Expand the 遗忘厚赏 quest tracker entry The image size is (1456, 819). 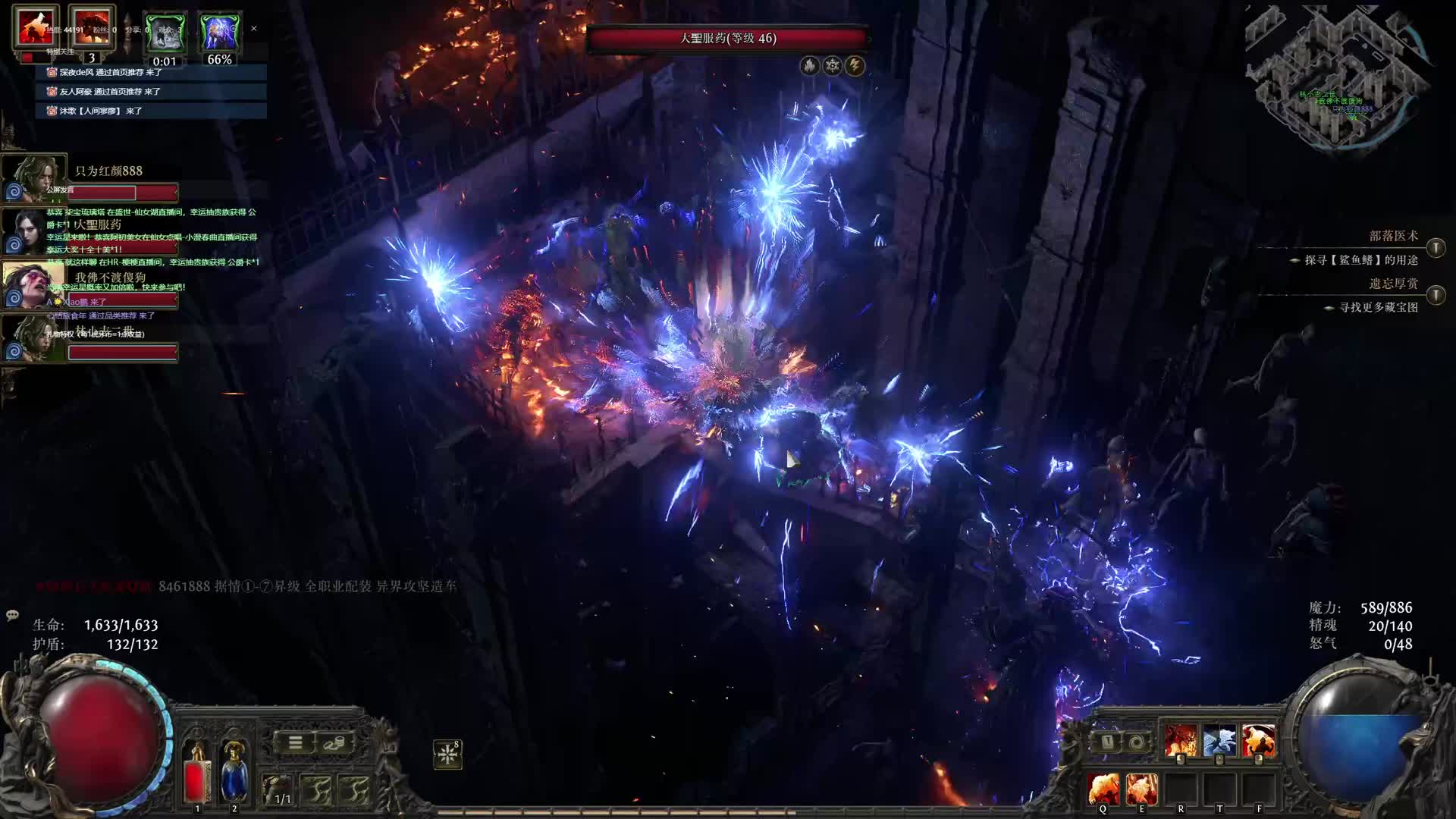[1436, 295]
